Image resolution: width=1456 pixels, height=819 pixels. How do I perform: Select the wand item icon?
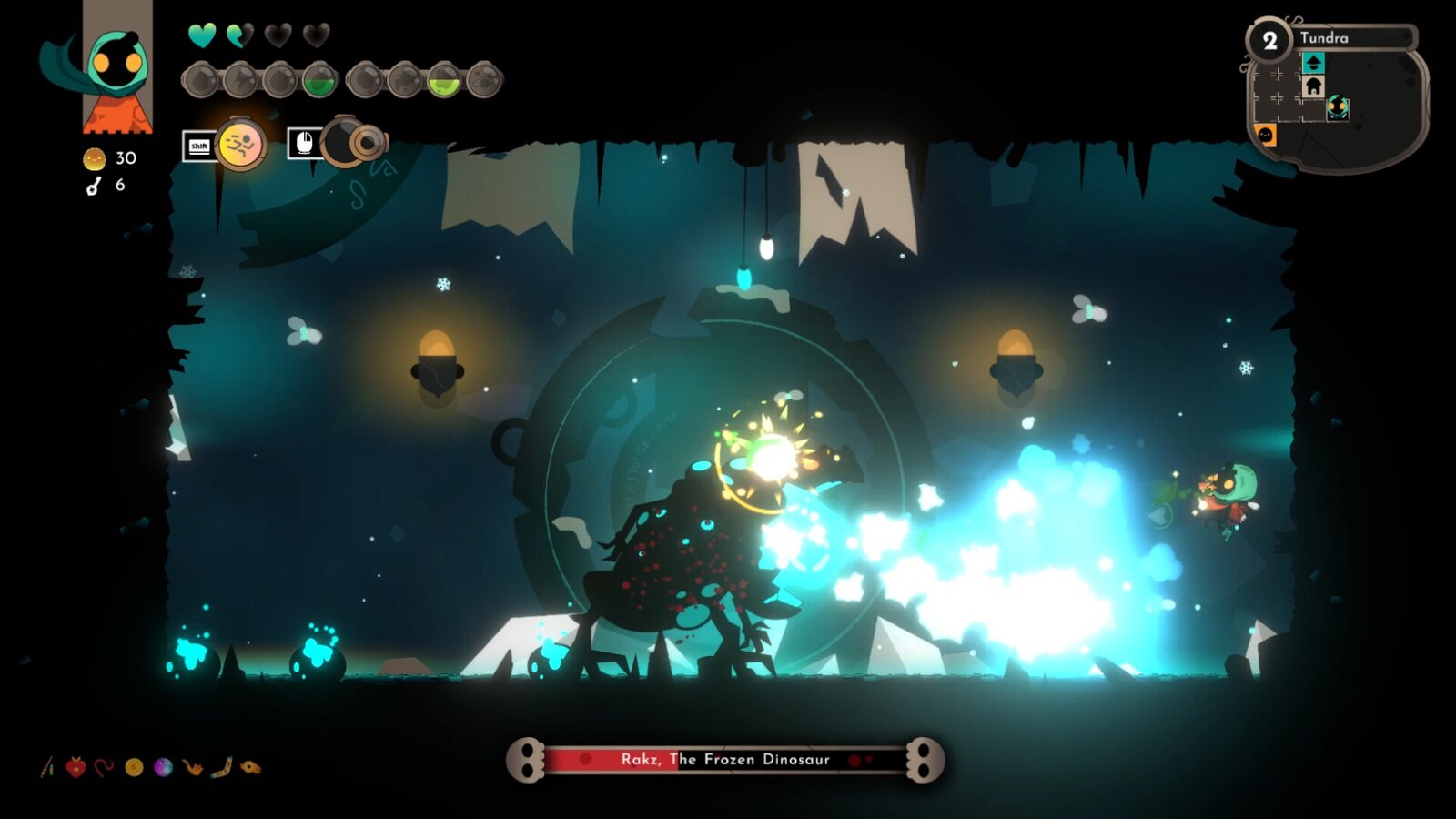(x=47, y=768)
